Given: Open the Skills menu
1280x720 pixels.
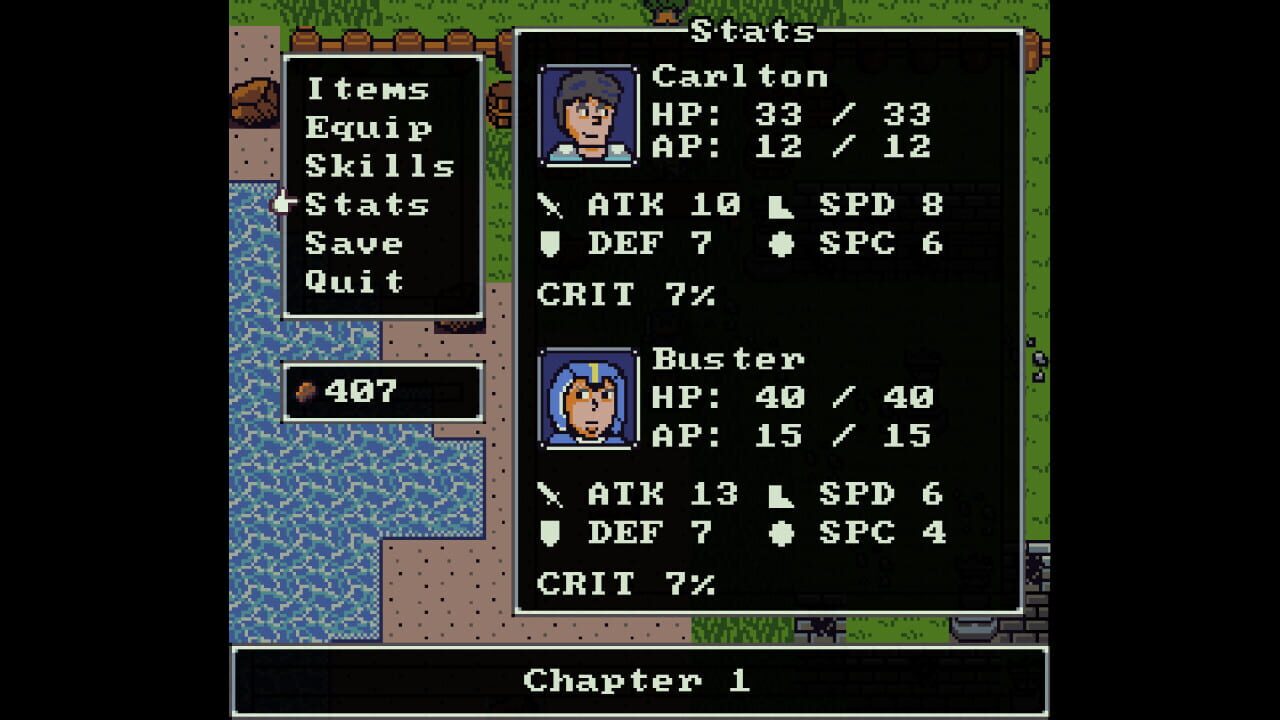Looking at the screenshot, I should [381, 166].
